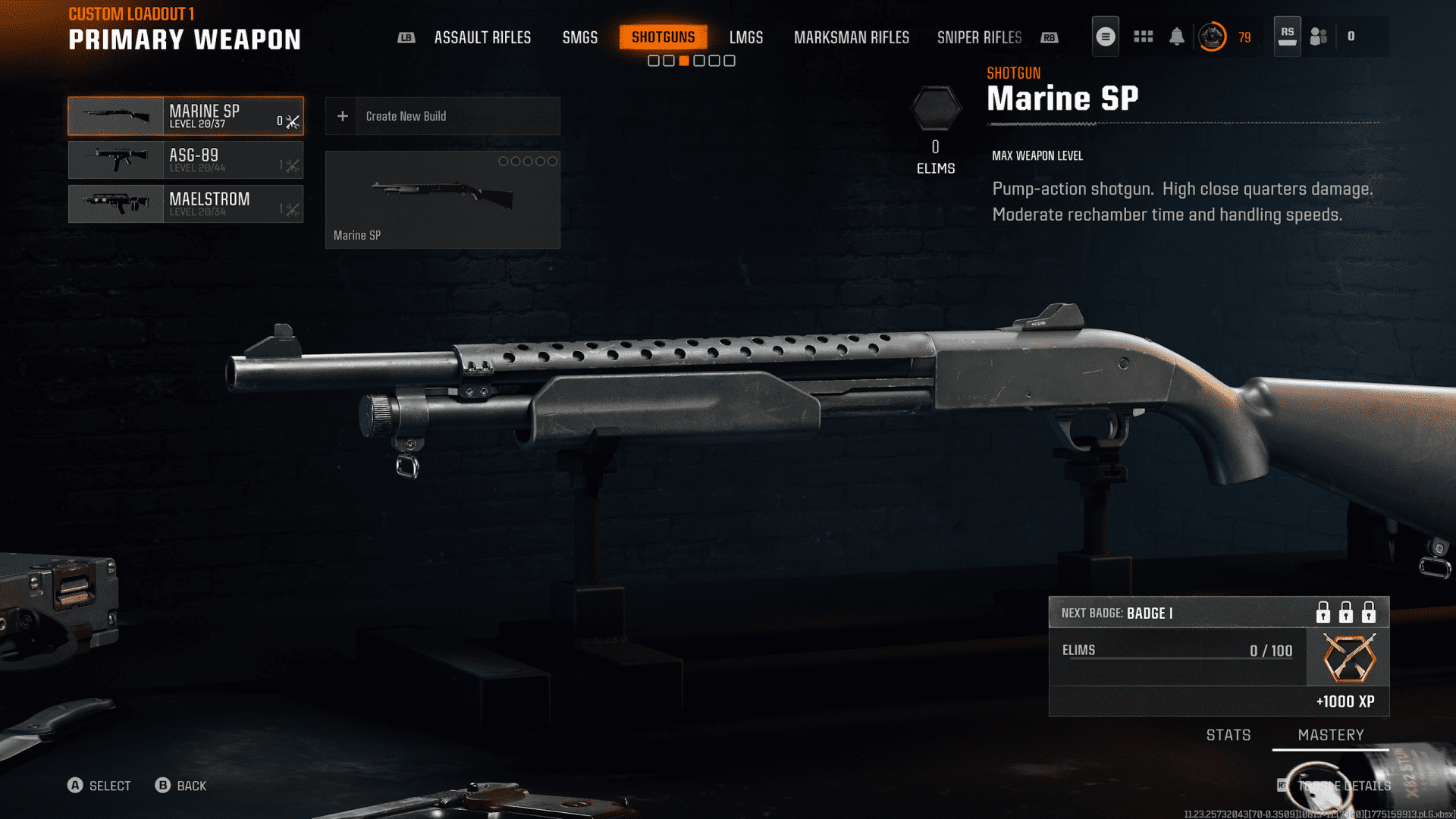The image size is (1456, 819).
Task: Click the Back button
Action: pos(181,786)
